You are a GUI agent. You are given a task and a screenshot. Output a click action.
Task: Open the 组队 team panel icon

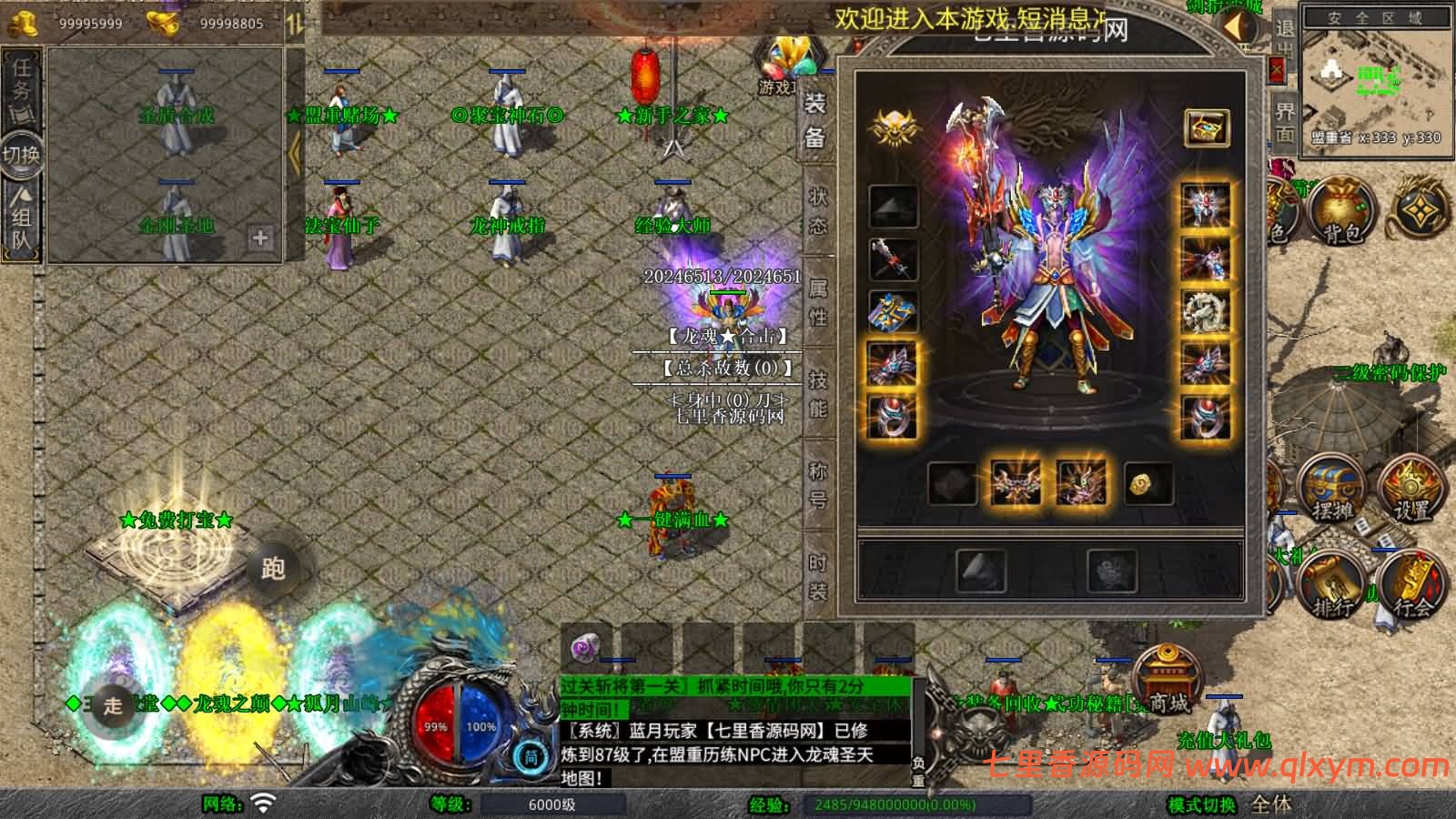coord(20,214)
